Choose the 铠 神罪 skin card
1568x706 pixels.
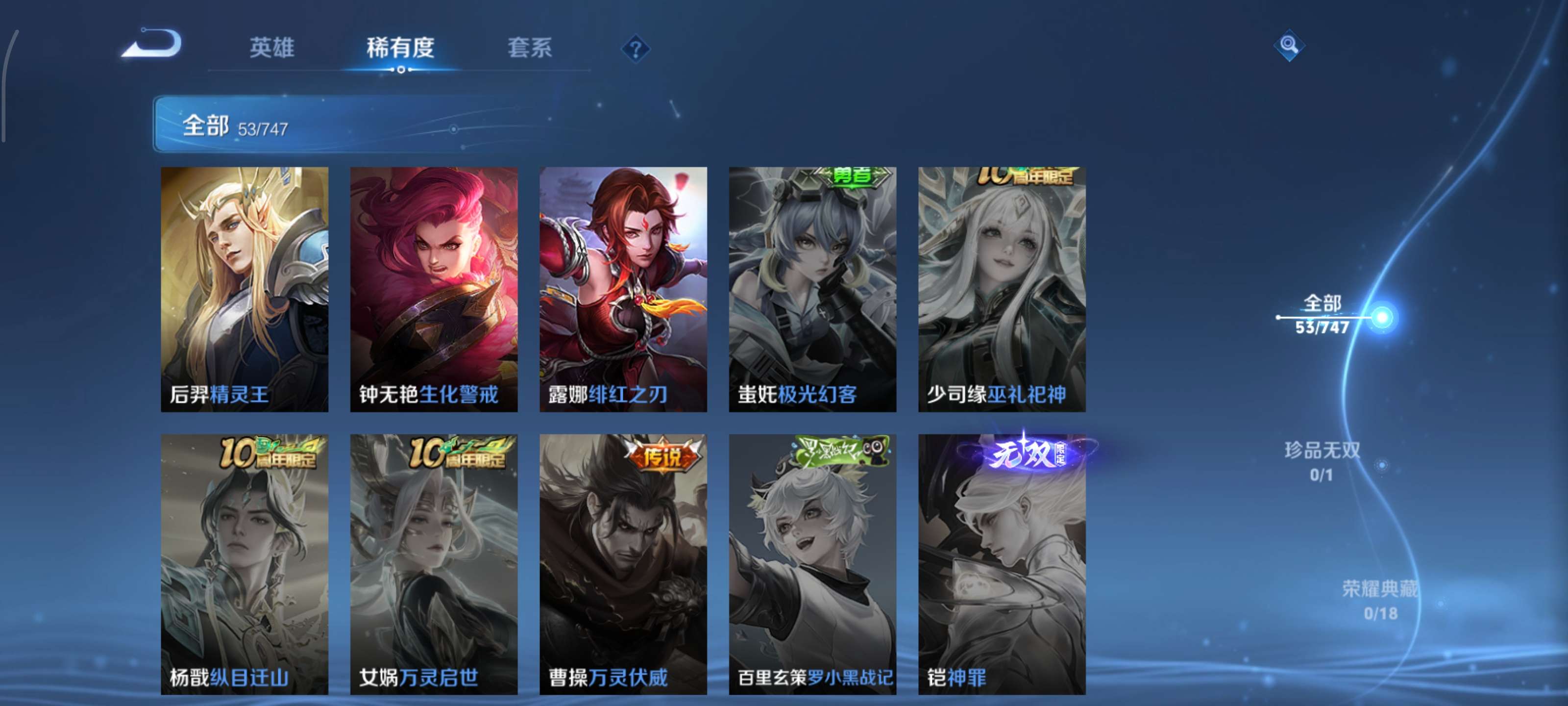(x=1001, y=563)
